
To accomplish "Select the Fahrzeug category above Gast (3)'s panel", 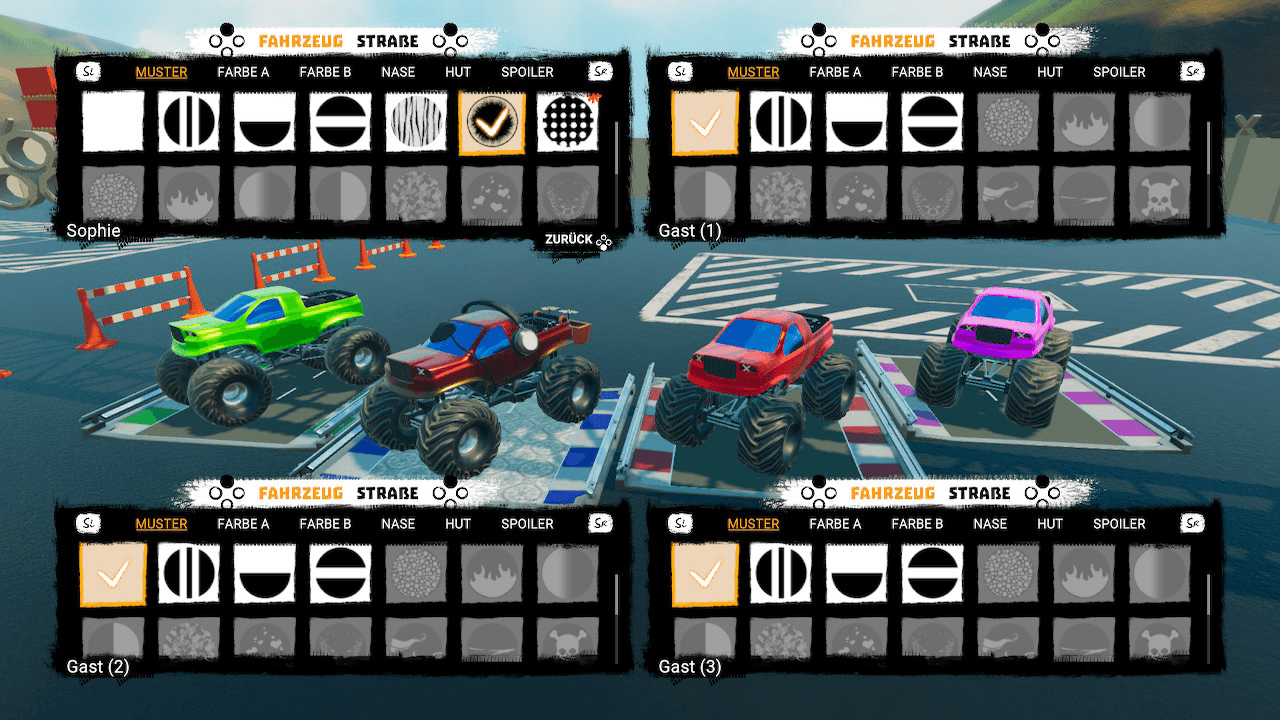I will [x=892, y=493].
